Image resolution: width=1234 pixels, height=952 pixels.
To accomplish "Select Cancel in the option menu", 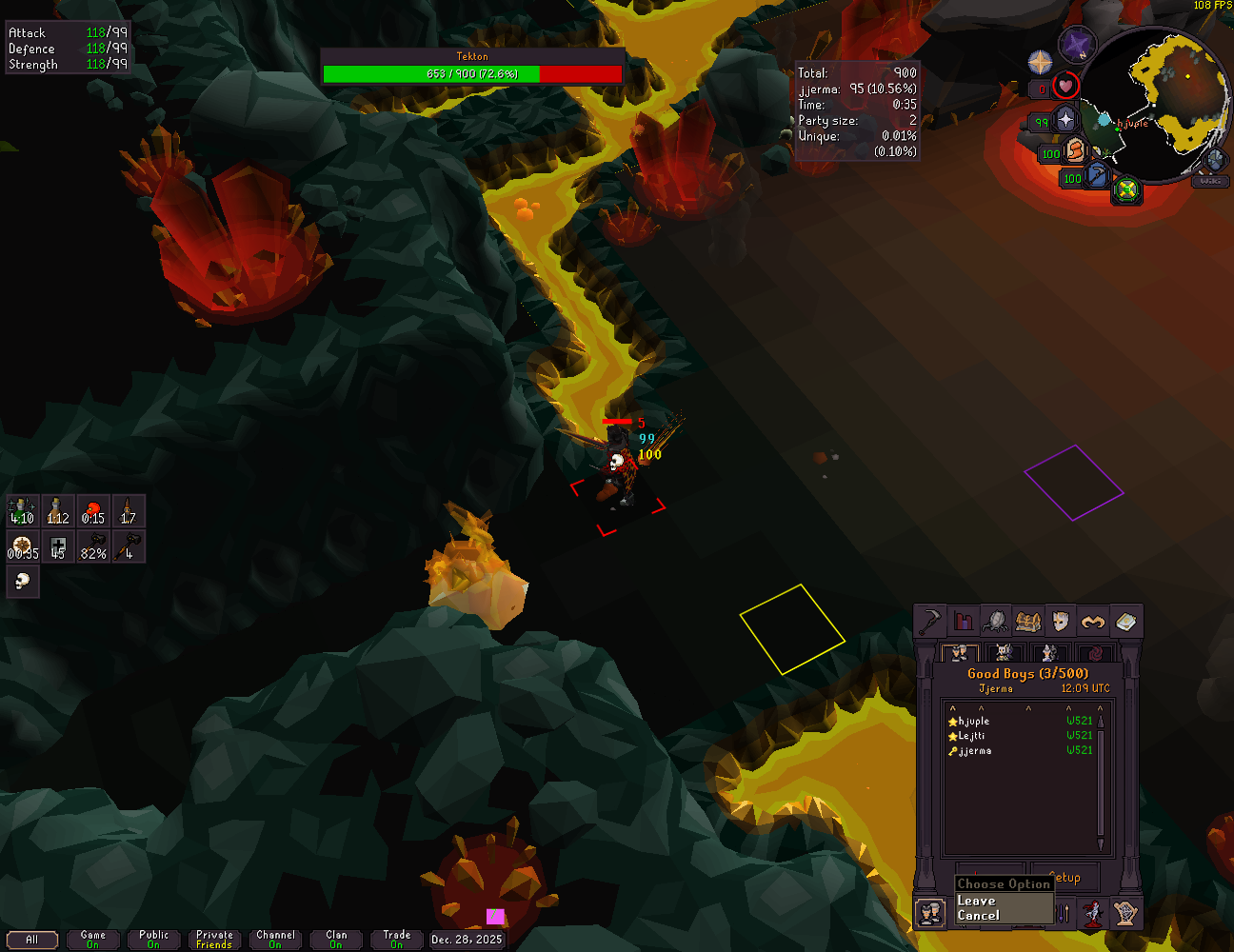I will (978, 916).
